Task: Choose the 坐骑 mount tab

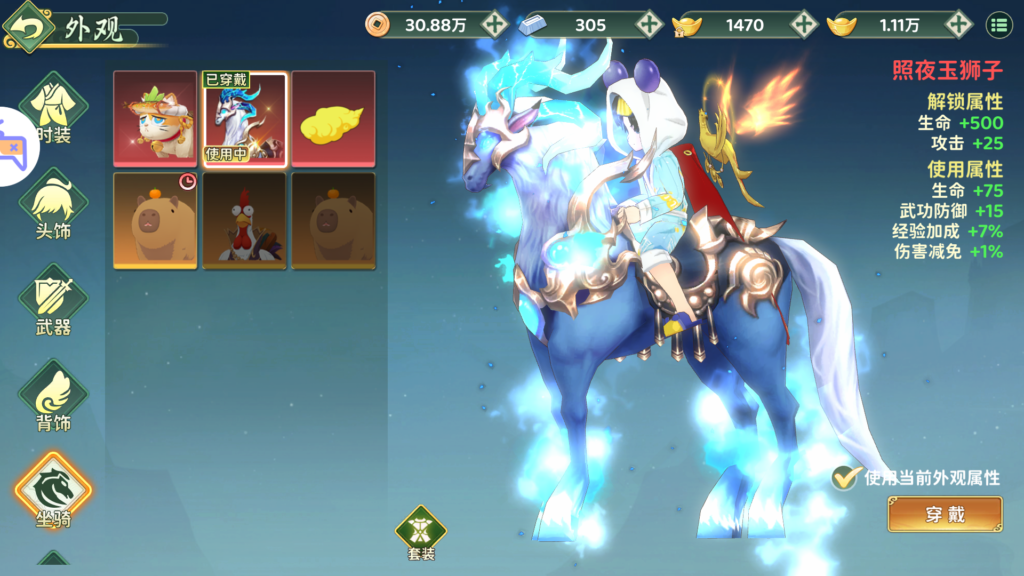Action: (x=52, y=492)
